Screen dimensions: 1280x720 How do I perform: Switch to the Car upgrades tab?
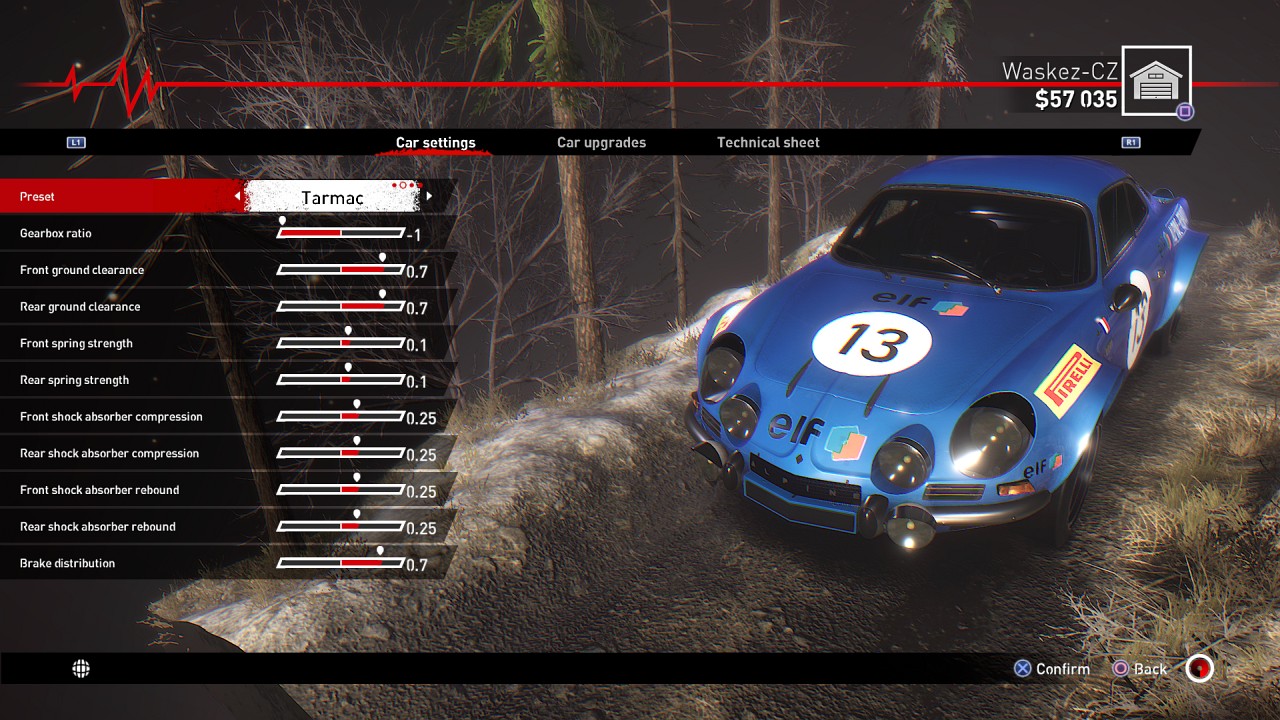click(601, 142)
